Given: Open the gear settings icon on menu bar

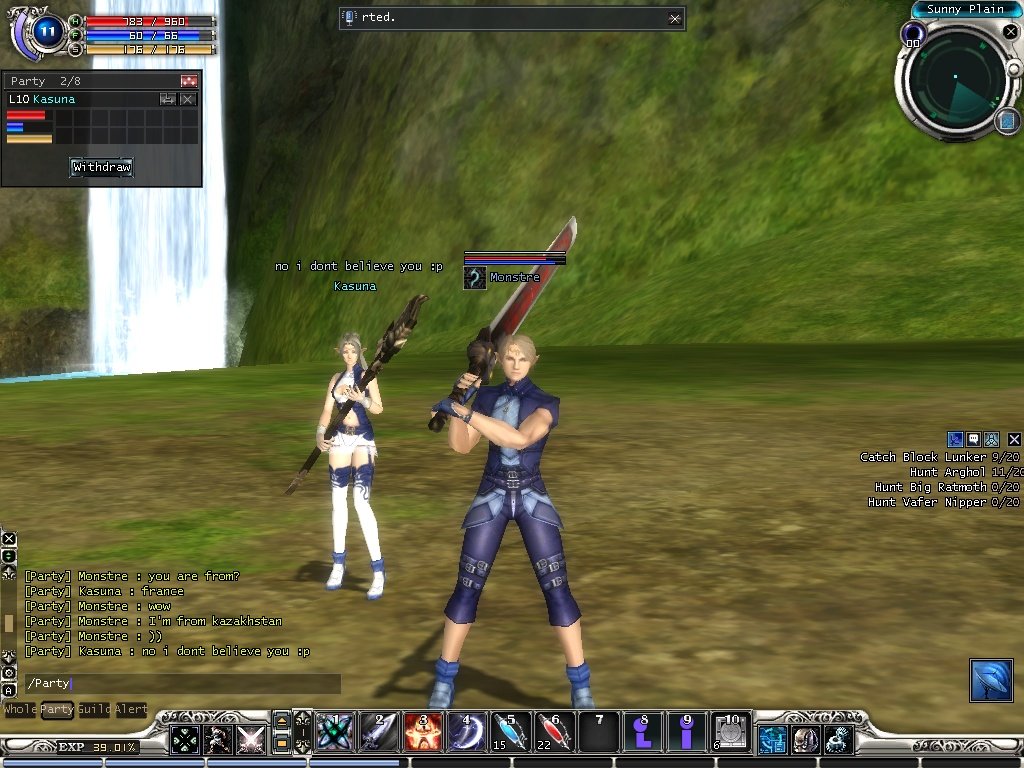Looking at the screenshot, I should pos(838,740).
